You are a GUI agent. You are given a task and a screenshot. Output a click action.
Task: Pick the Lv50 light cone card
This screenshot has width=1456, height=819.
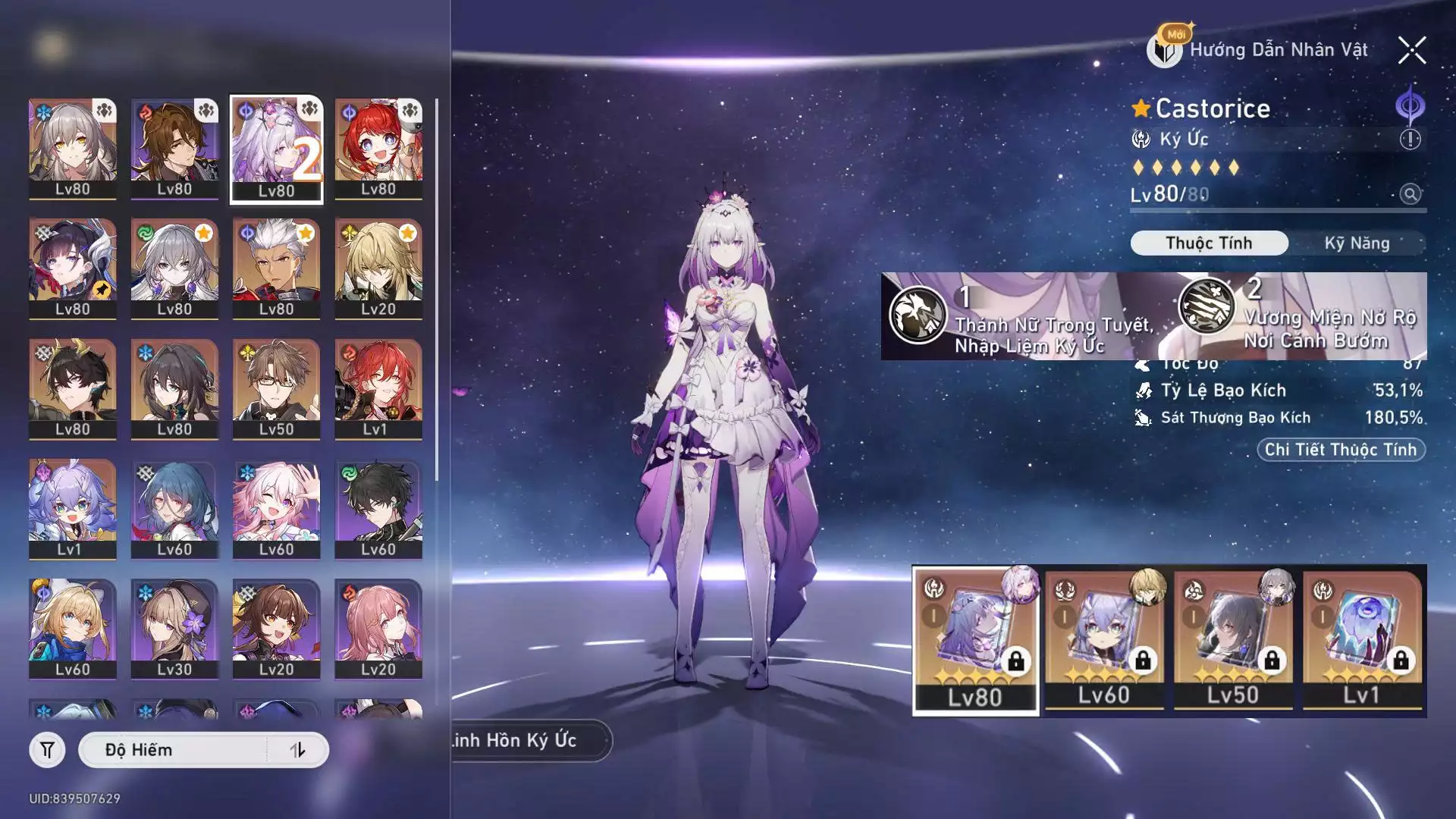pyautogui.click(x=1233, y=639)
